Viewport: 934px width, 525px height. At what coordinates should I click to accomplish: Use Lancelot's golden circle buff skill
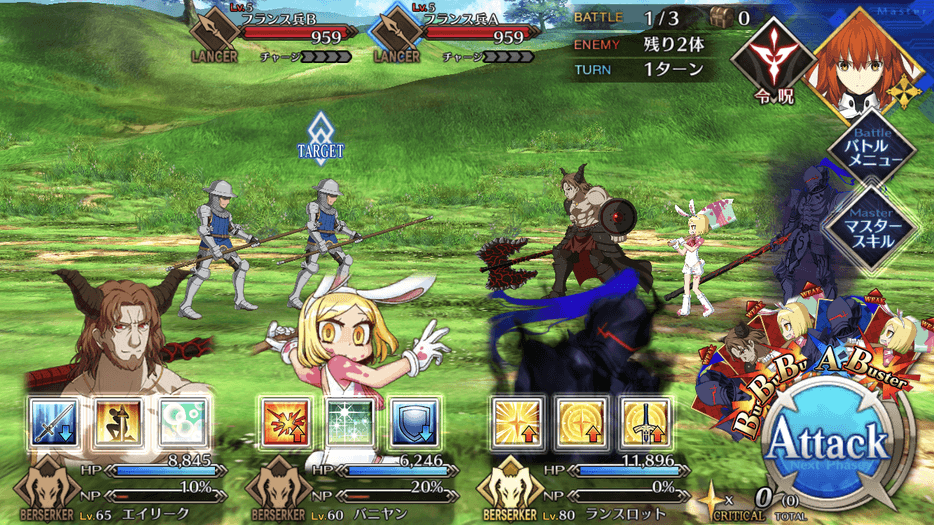coord(581,423)
